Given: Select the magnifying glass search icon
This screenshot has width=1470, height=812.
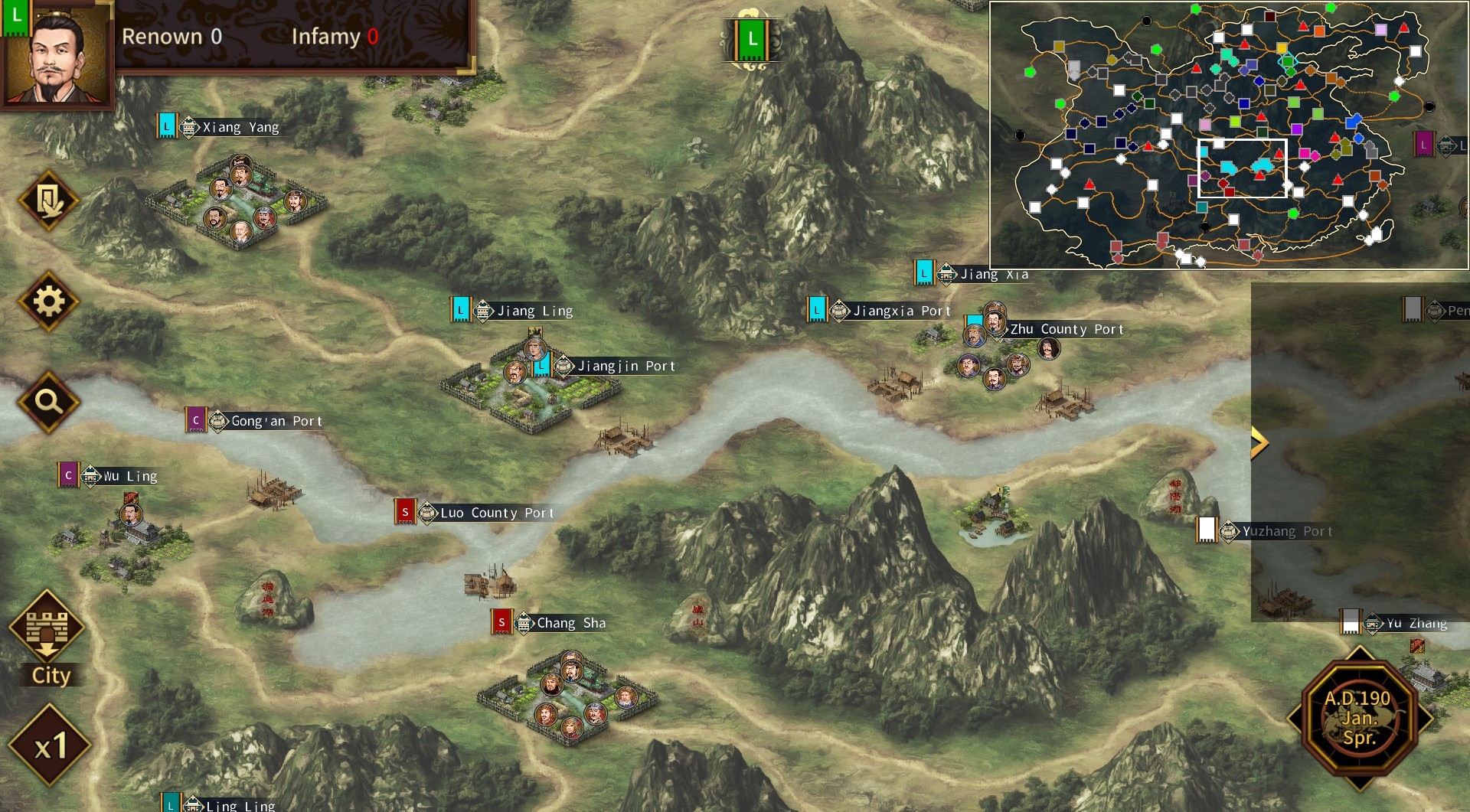Looking at the screenshot, I should coord(48,399).
